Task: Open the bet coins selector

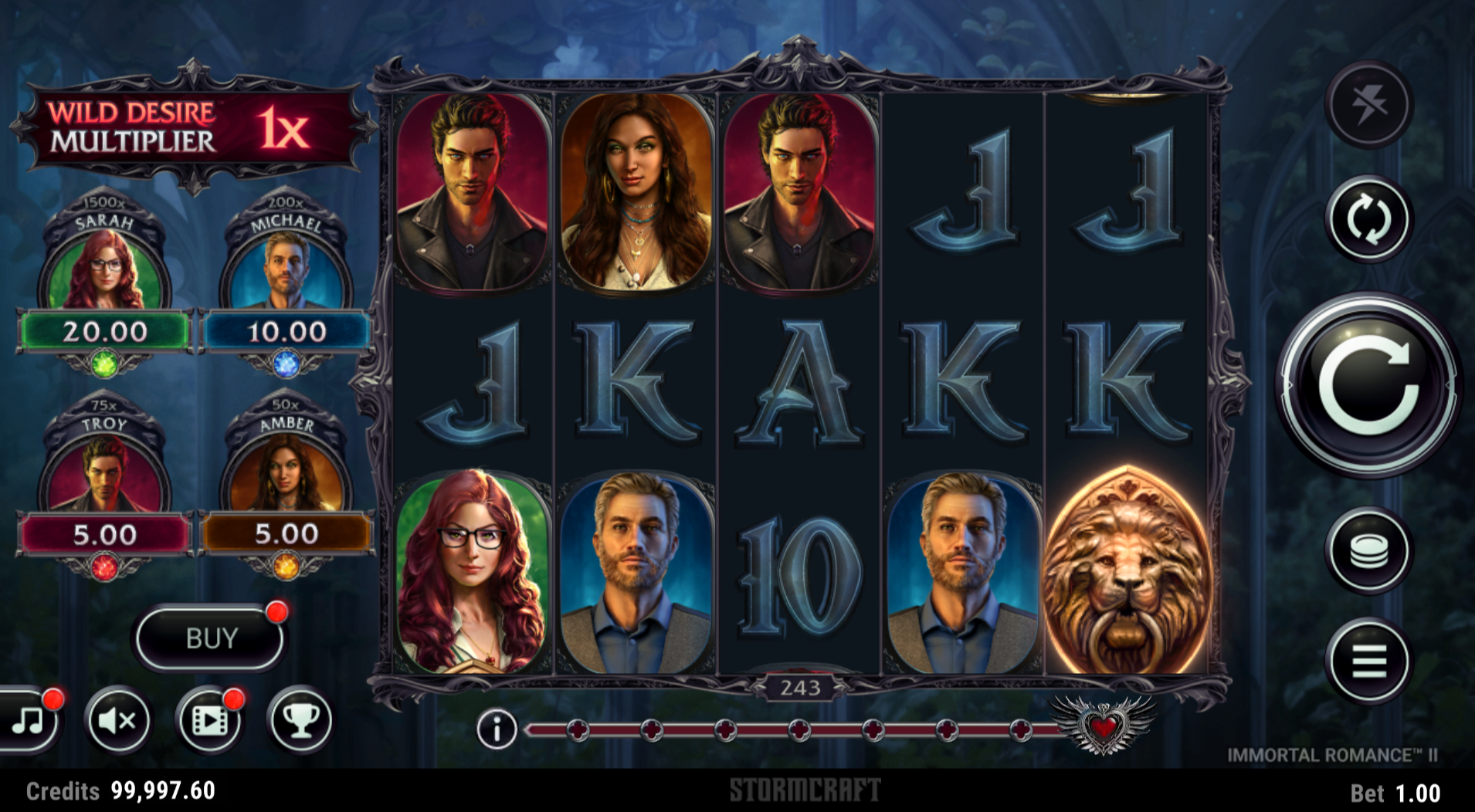Action: click(x=1368, y=550)
